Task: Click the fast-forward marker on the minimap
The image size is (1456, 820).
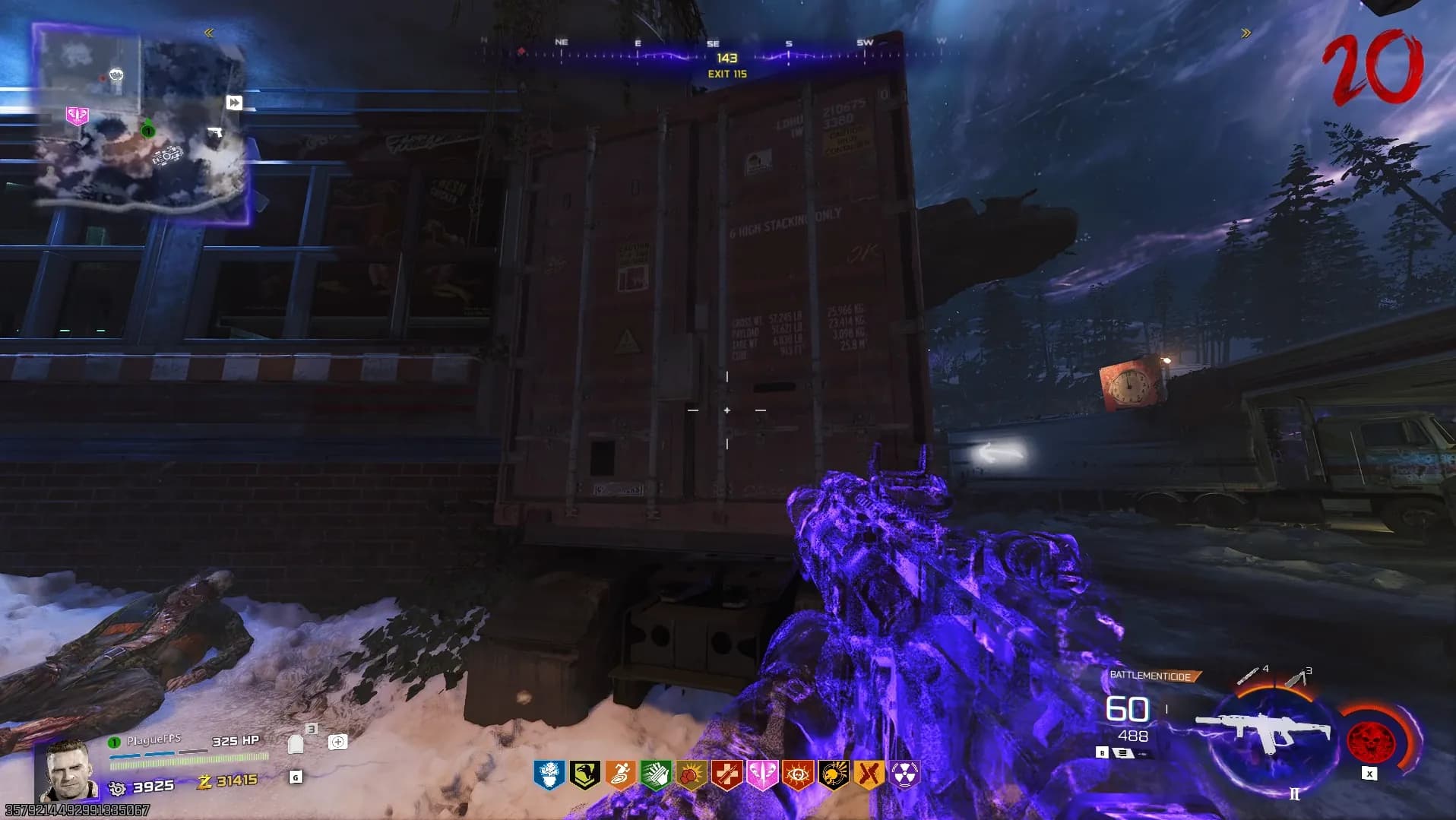Action: click(x=234, y=103)
